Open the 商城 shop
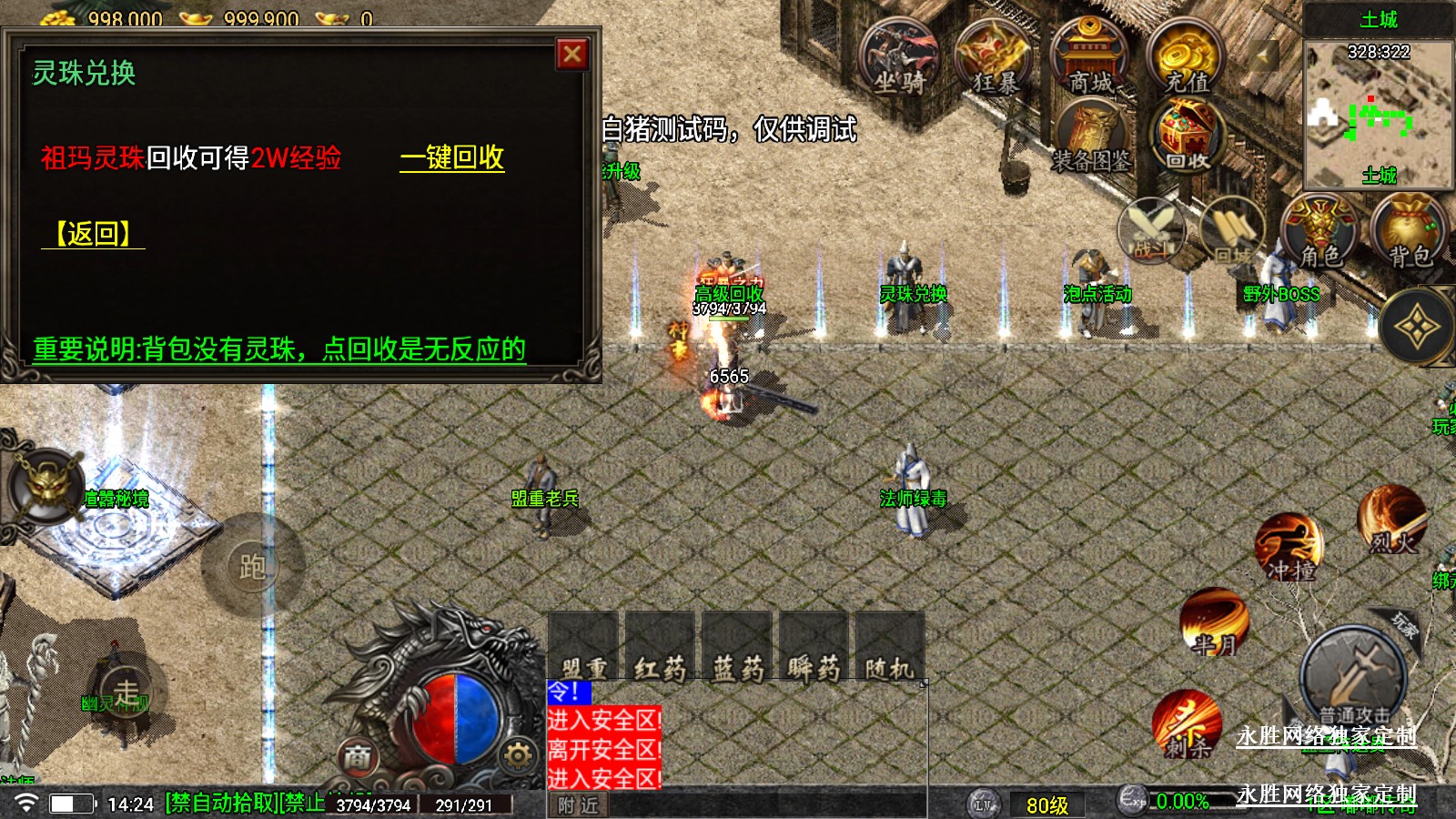Screen dimensions: 1456x819 (x=1090, y=59)
